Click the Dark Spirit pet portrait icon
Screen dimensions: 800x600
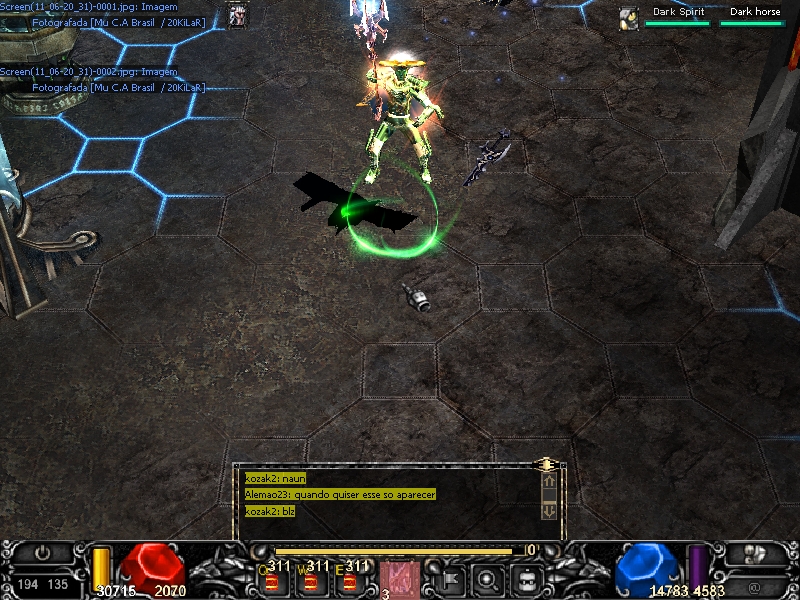click(629, 18)
